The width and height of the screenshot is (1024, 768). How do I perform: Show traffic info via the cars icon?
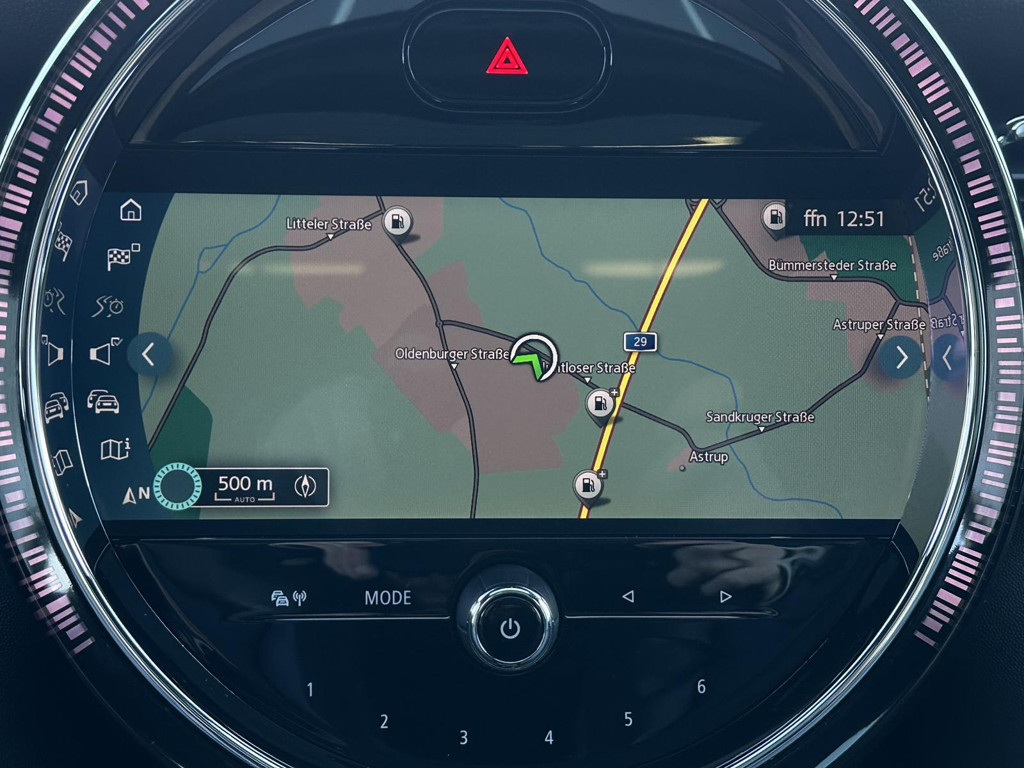[103, 402]
